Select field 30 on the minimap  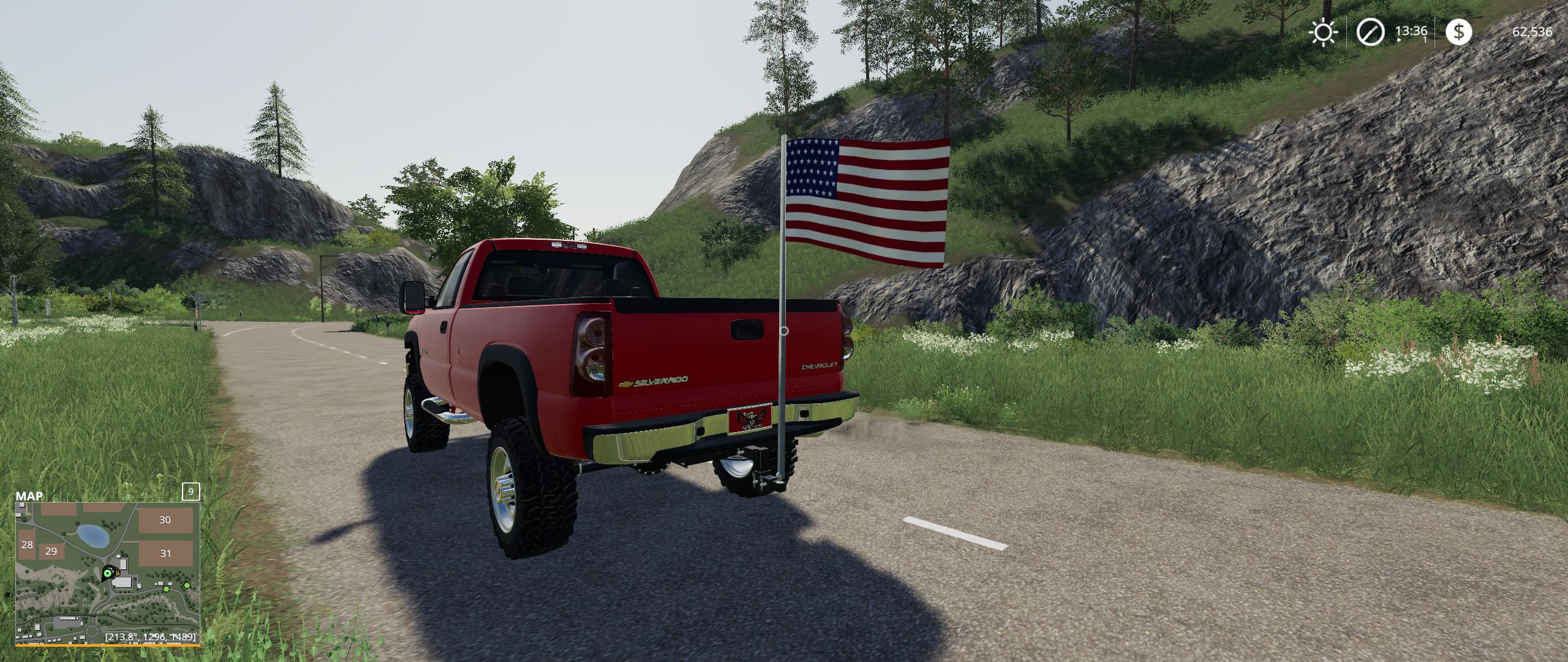click(x=165, y=520)
